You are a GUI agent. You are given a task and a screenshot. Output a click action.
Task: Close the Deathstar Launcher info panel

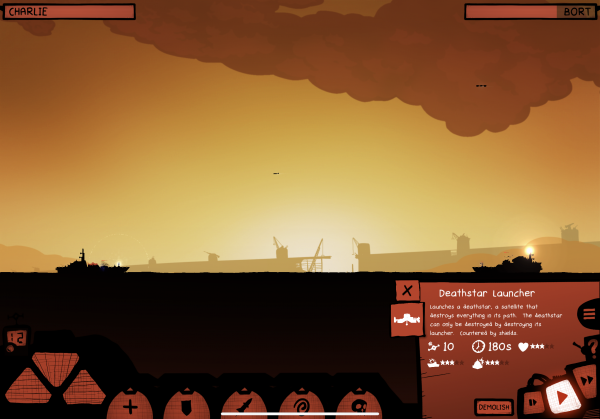point(407,291)
